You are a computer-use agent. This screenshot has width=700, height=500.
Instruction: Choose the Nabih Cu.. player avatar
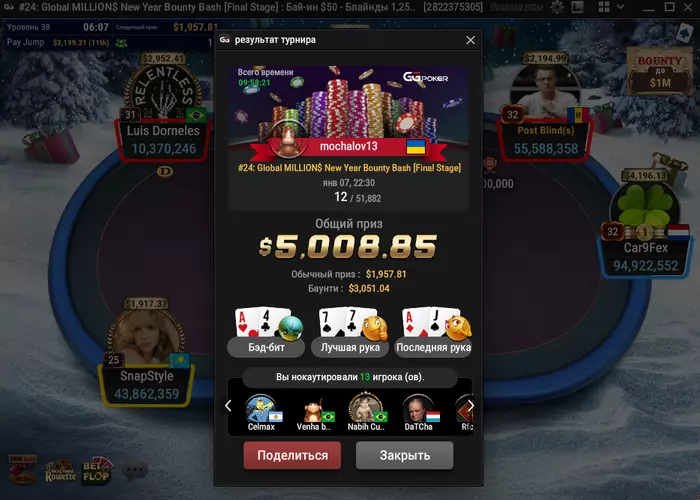point(364,409)
